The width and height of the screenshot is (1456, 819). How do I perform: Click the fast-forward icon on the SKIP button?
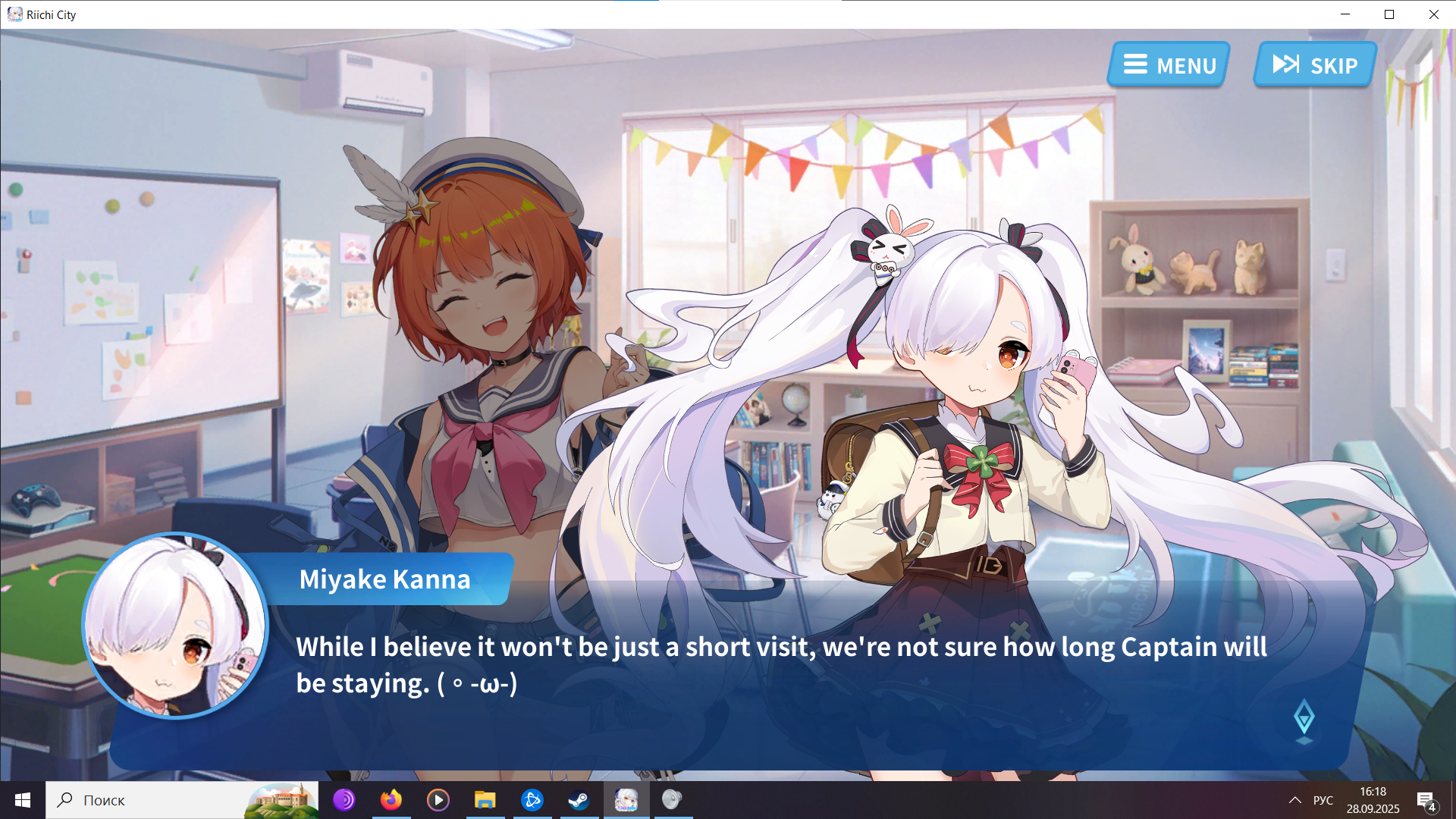tap(1285, 64)
